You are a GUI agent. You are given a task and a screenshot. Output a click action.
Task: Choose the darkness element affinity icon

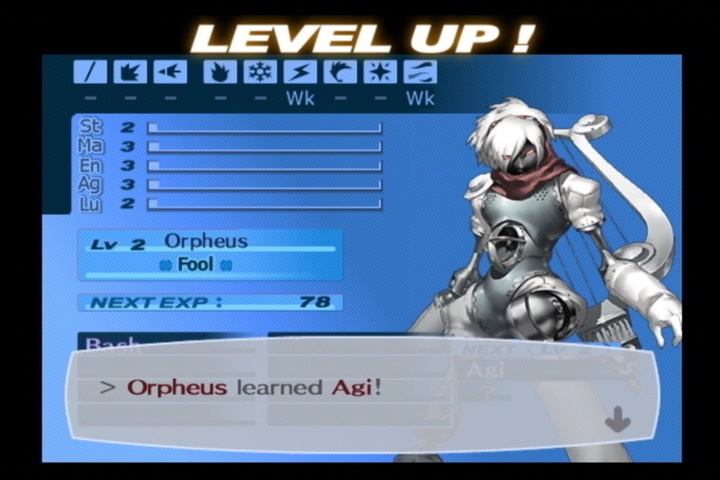pyautogui.click(x=420, y=72)
